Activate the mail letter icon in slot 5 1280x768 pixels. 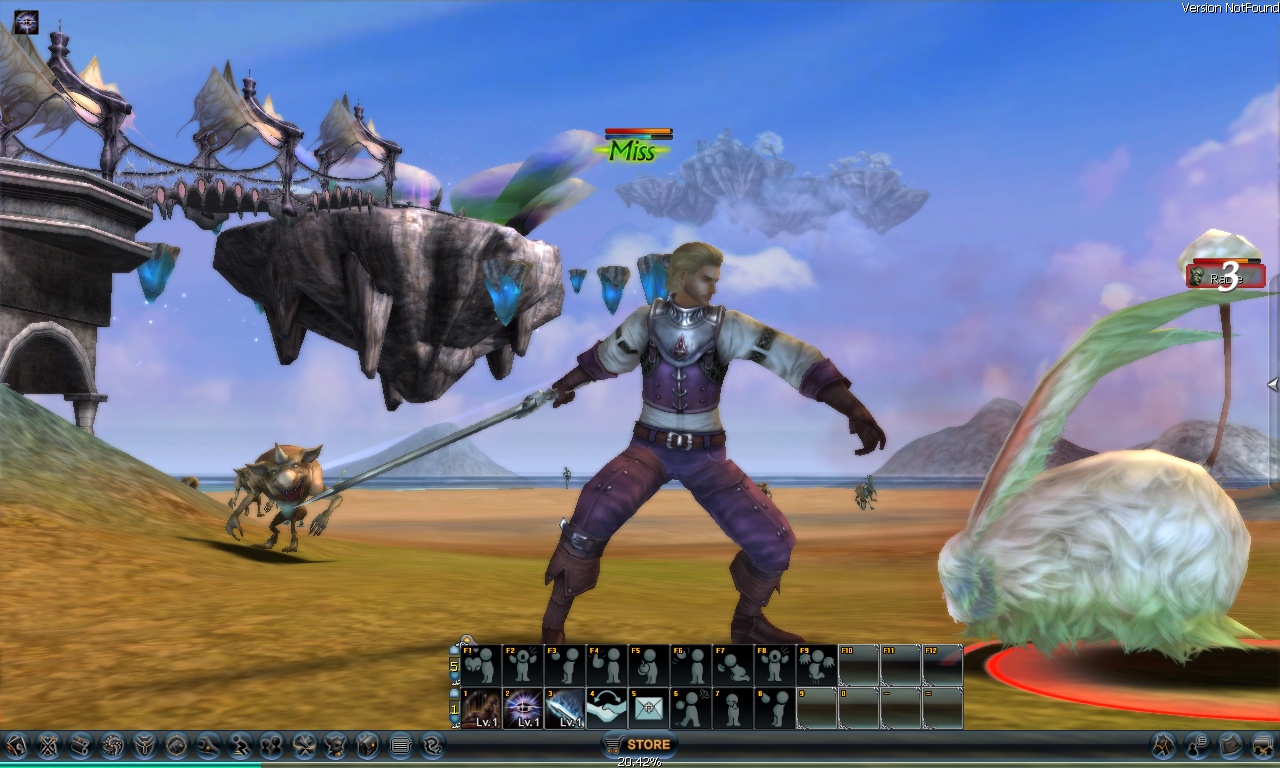tap(649, 706)
